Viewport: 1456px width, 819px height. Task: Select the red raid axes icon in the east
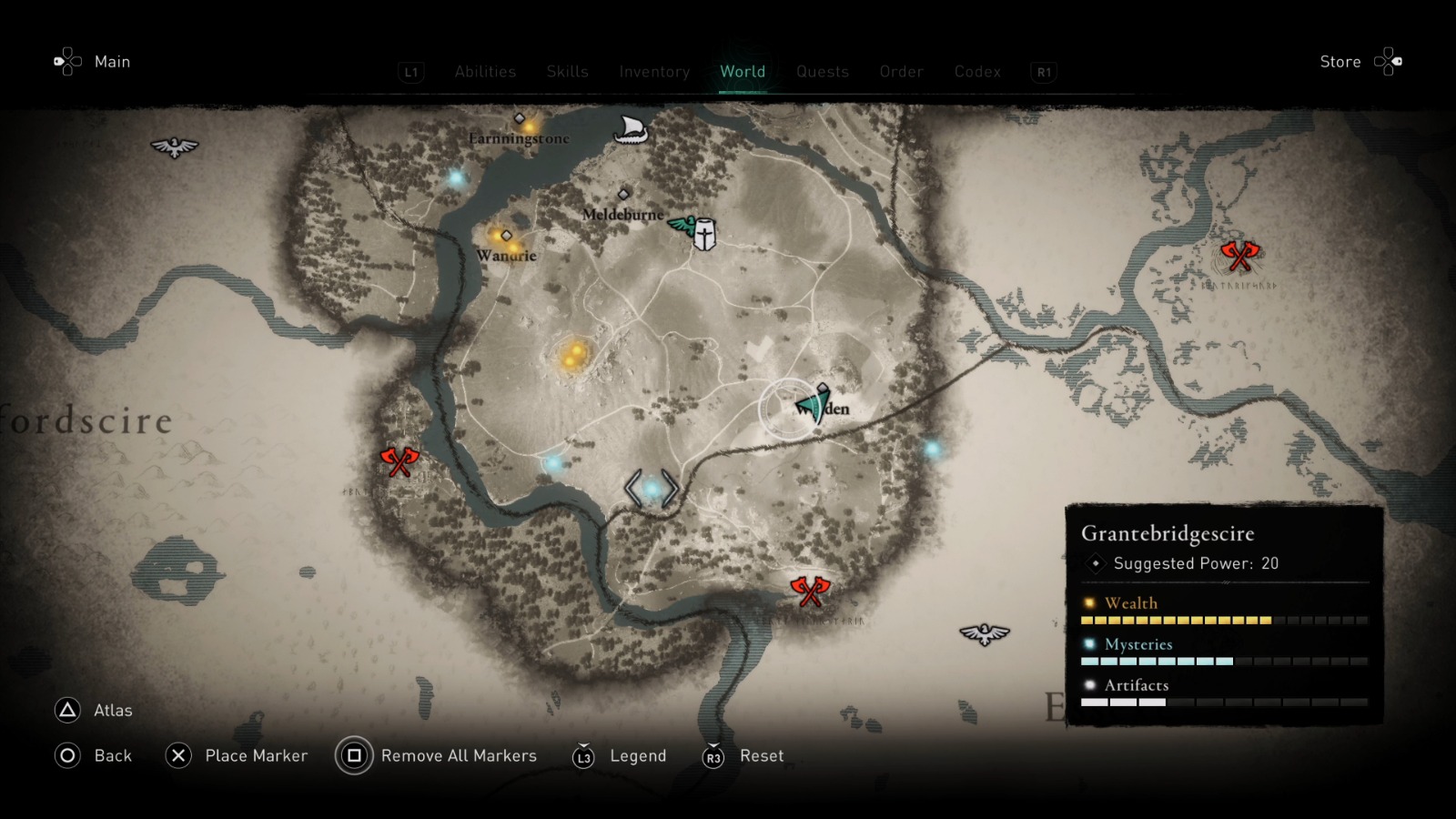point(1241,258)
